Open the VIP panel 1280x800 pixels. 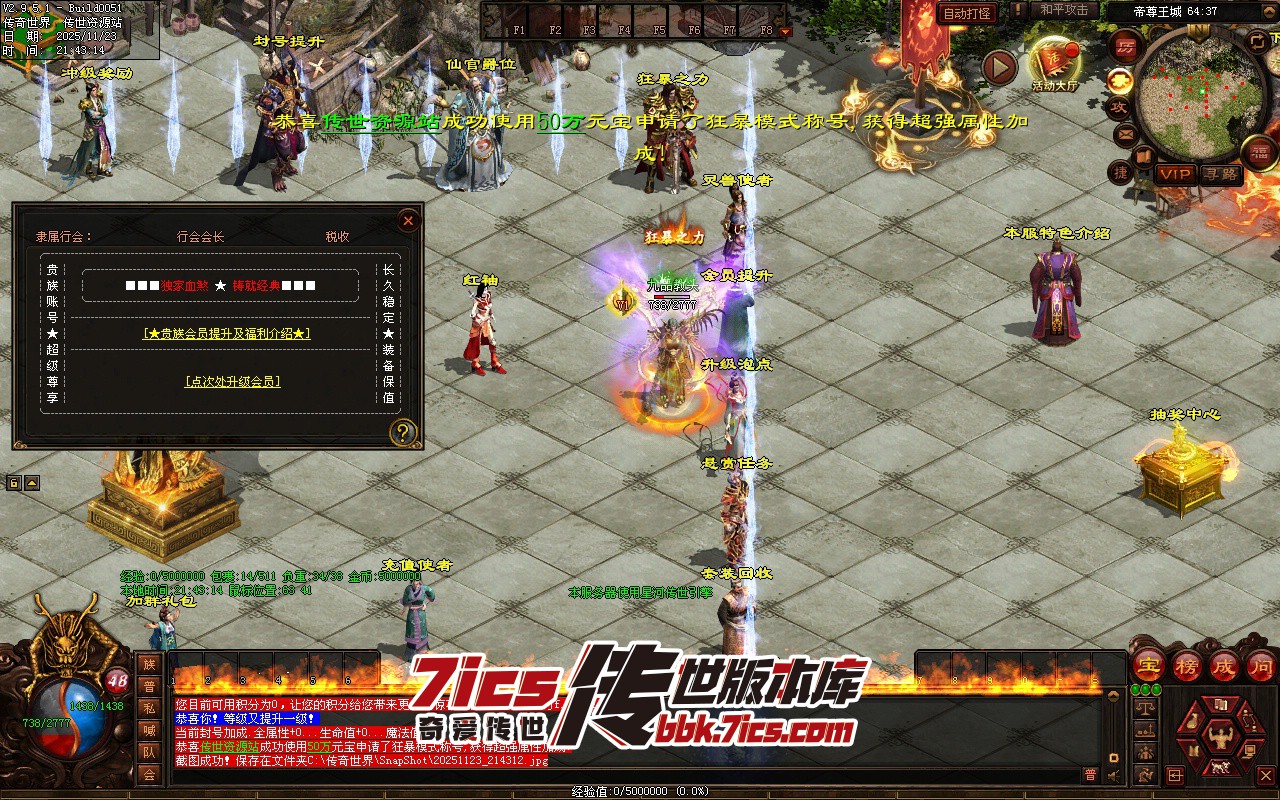(x=1175, y=174)
